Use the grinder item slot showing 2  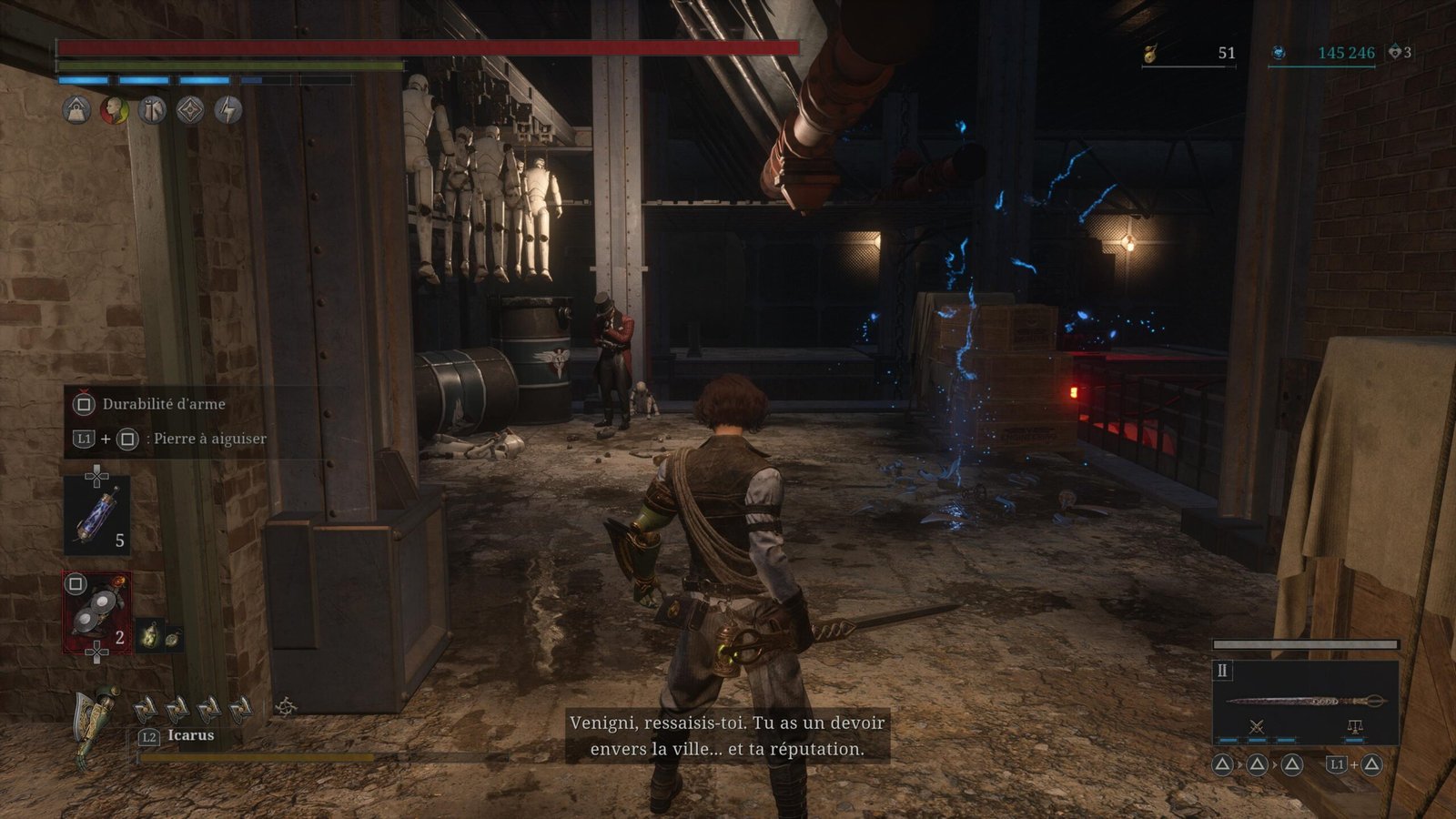(x=97, y=612)
